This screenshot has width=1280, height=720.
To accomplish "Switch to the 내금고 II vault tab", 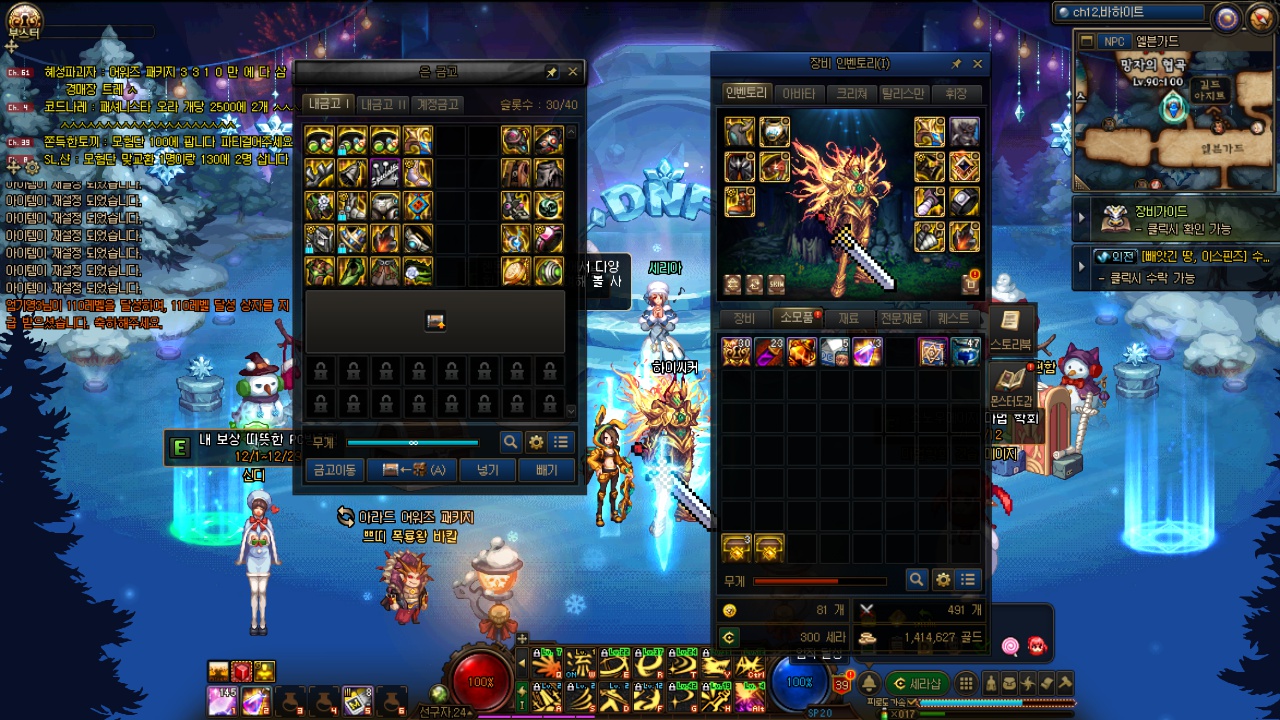I will (x=384, y=104).
